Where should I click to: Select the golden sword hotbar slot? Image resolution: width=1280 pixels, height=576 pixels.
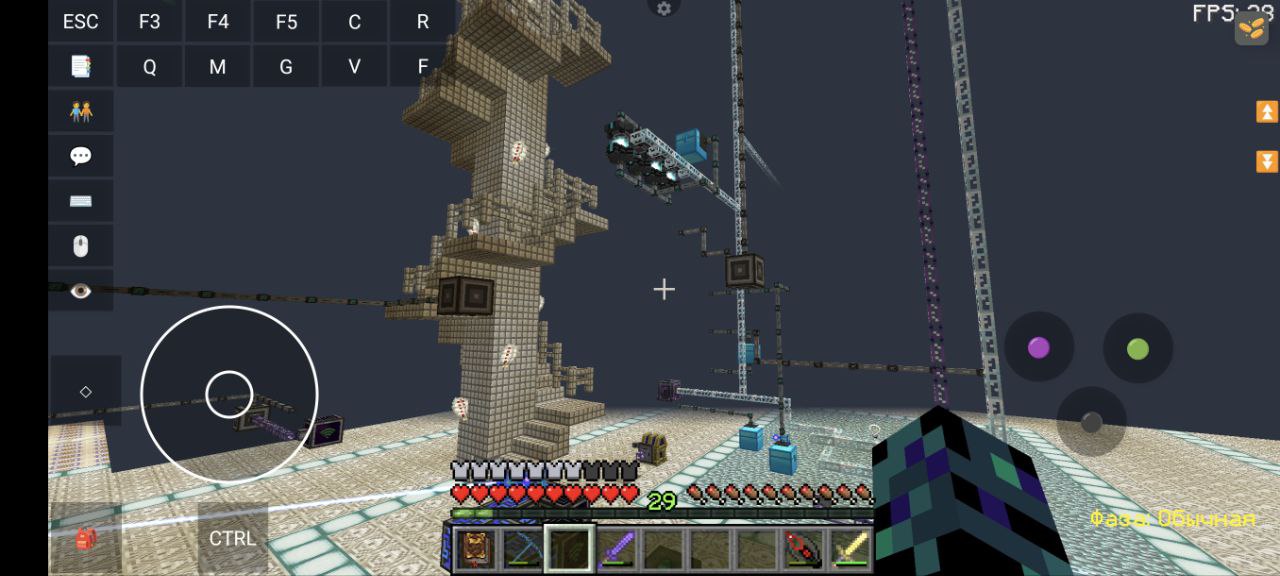pyautogui.click(x=850, y=548)
